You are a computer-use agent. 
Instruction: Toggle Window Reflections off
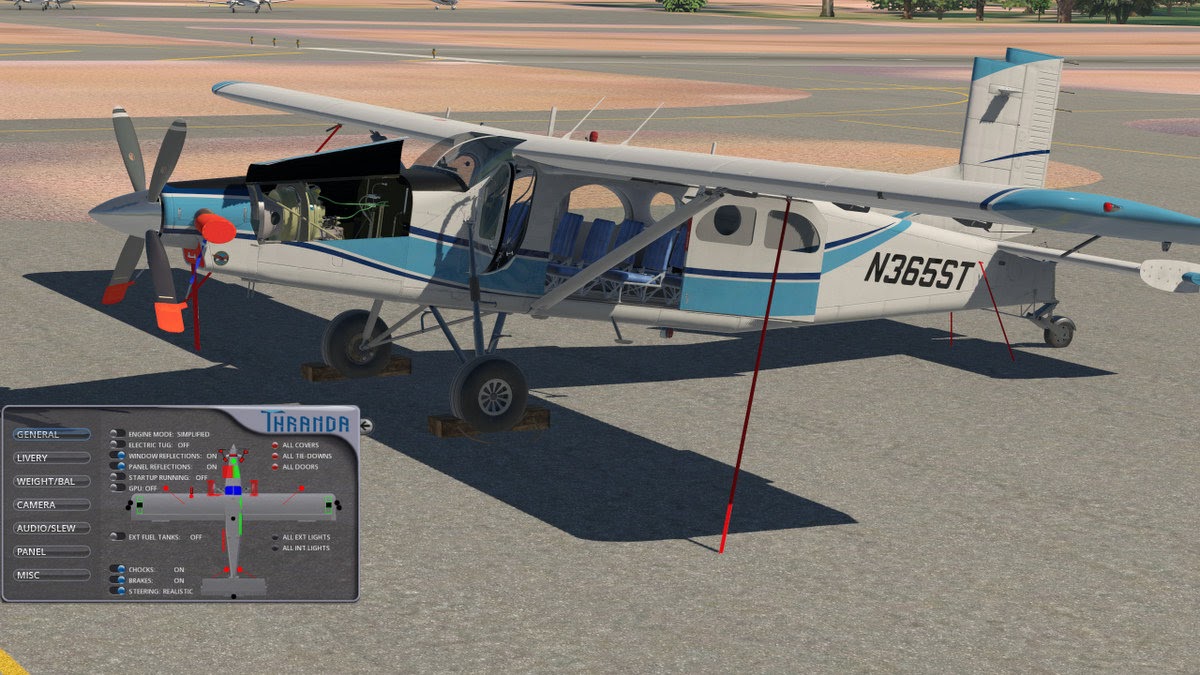point(119,456)
